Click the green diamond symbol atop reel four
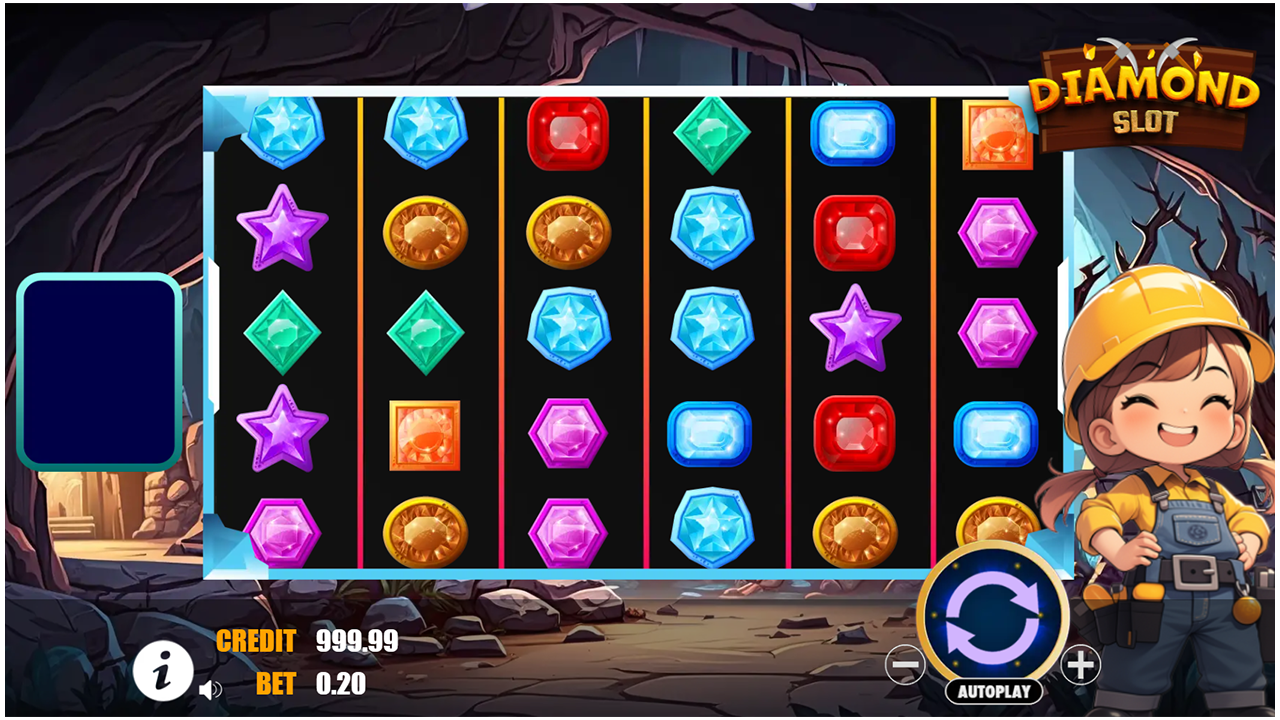 (714, 135)
